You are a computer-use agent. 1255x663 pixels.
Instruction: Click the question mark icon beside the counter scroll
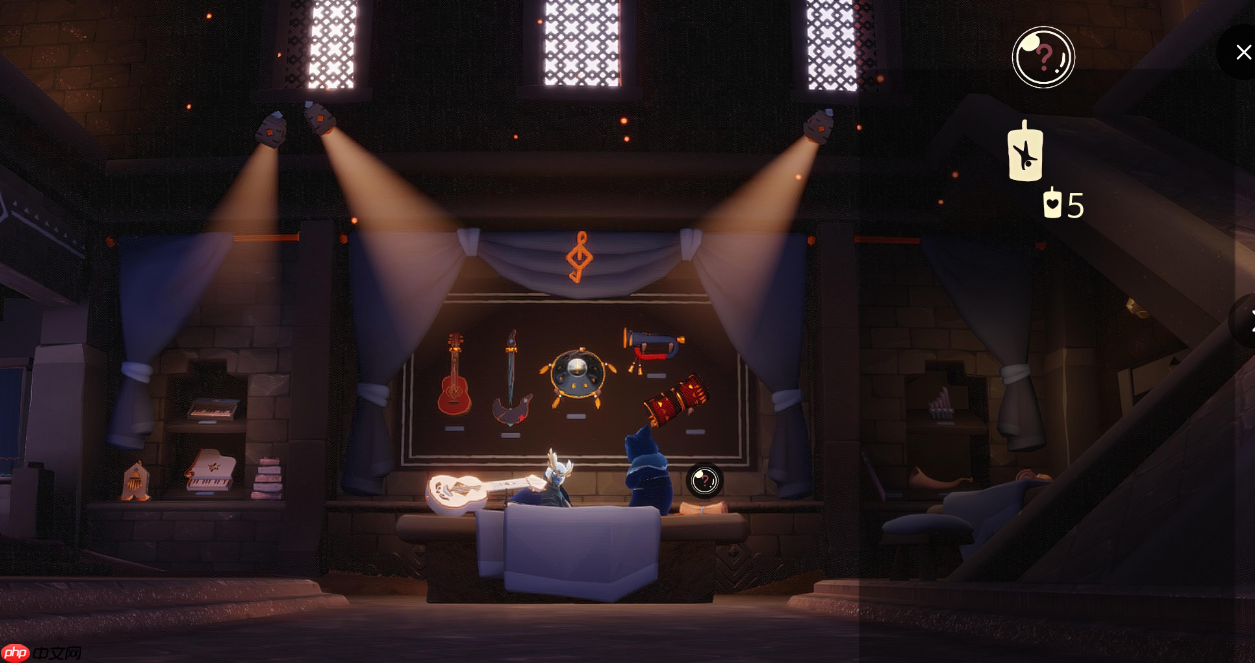(x=705, y=480)
